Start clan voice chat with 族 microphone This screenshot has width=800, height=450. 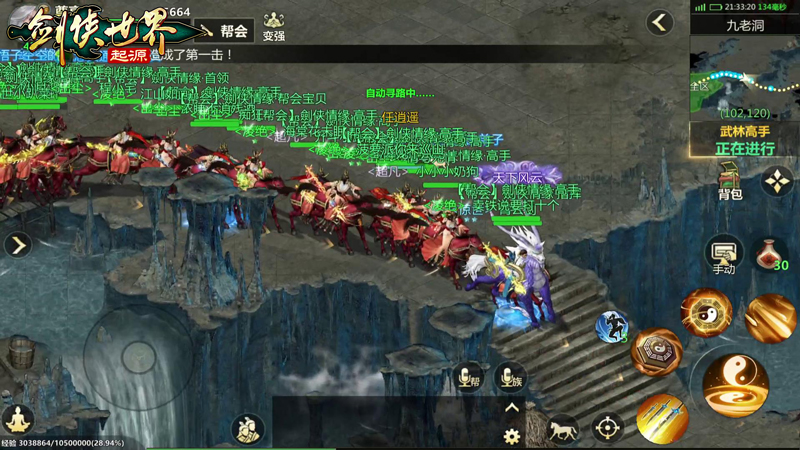pos(509,377)
